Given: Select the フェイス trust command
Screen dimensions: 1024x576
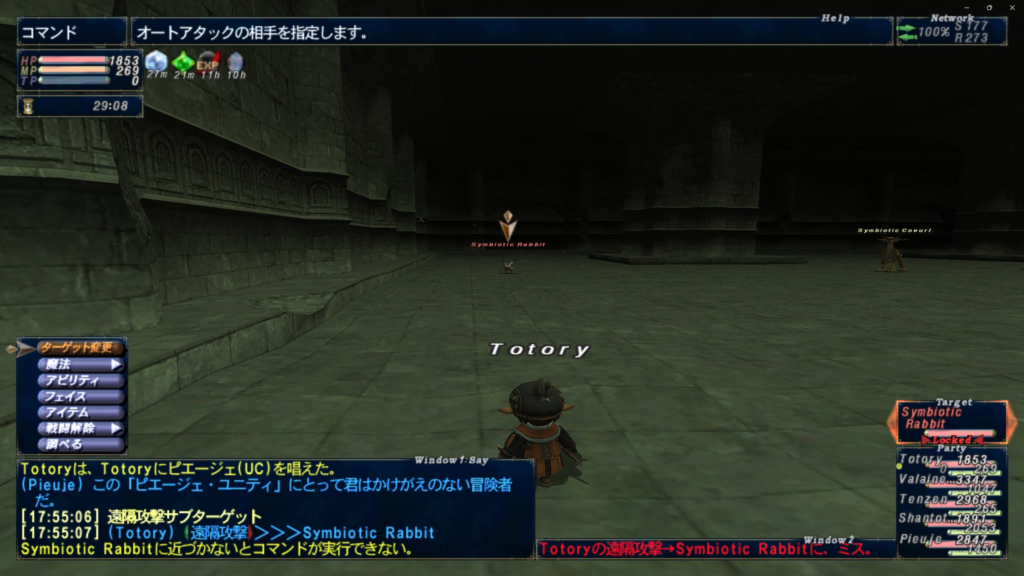Looking at the screenshot, I should [x=81, y=396].
